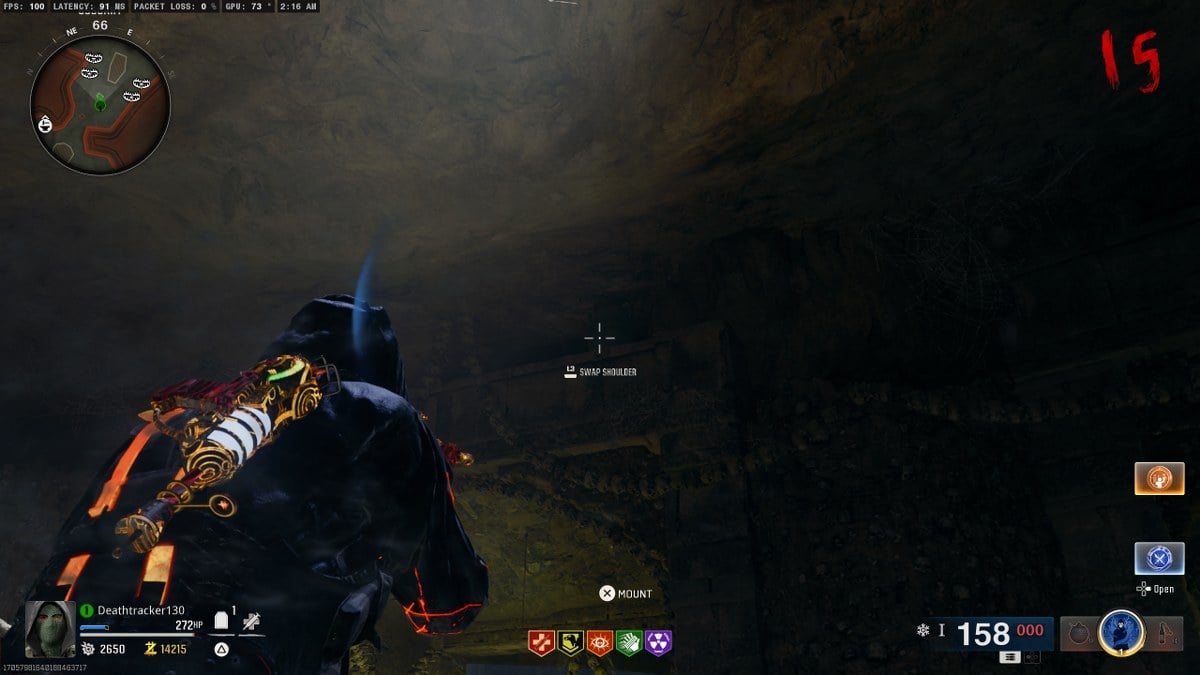Click the snowflake ammo mod icon

pyautogui.click(x=922, y=631)
